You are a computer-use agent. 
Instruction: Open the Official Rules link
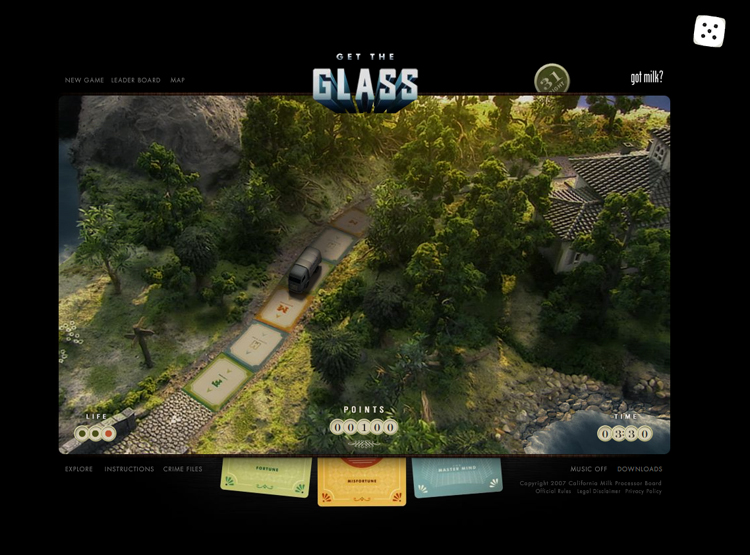(553, 491)
